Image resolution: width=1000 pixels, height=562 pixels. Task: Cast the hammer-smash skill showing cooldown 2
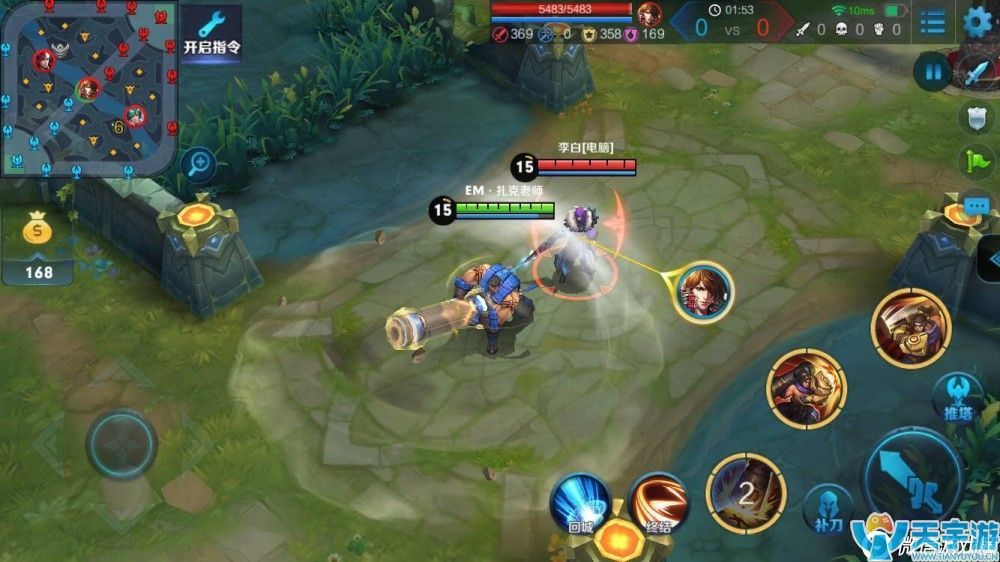click(745, 492)
